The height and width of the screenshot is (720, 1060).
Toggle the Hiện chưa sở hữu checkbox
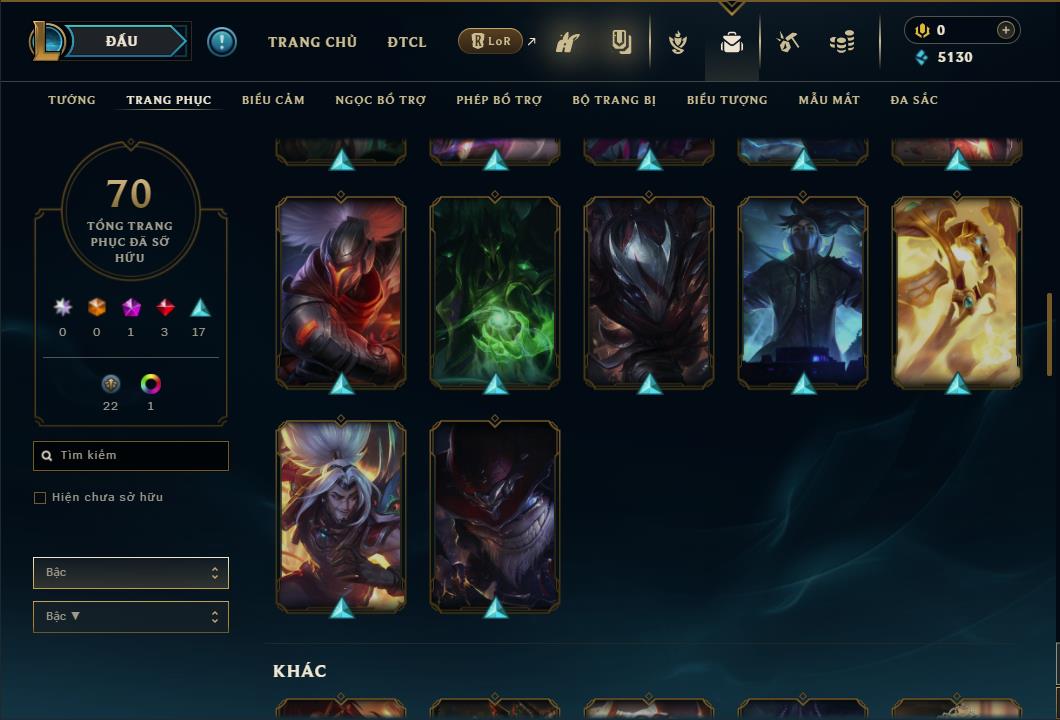40,498
